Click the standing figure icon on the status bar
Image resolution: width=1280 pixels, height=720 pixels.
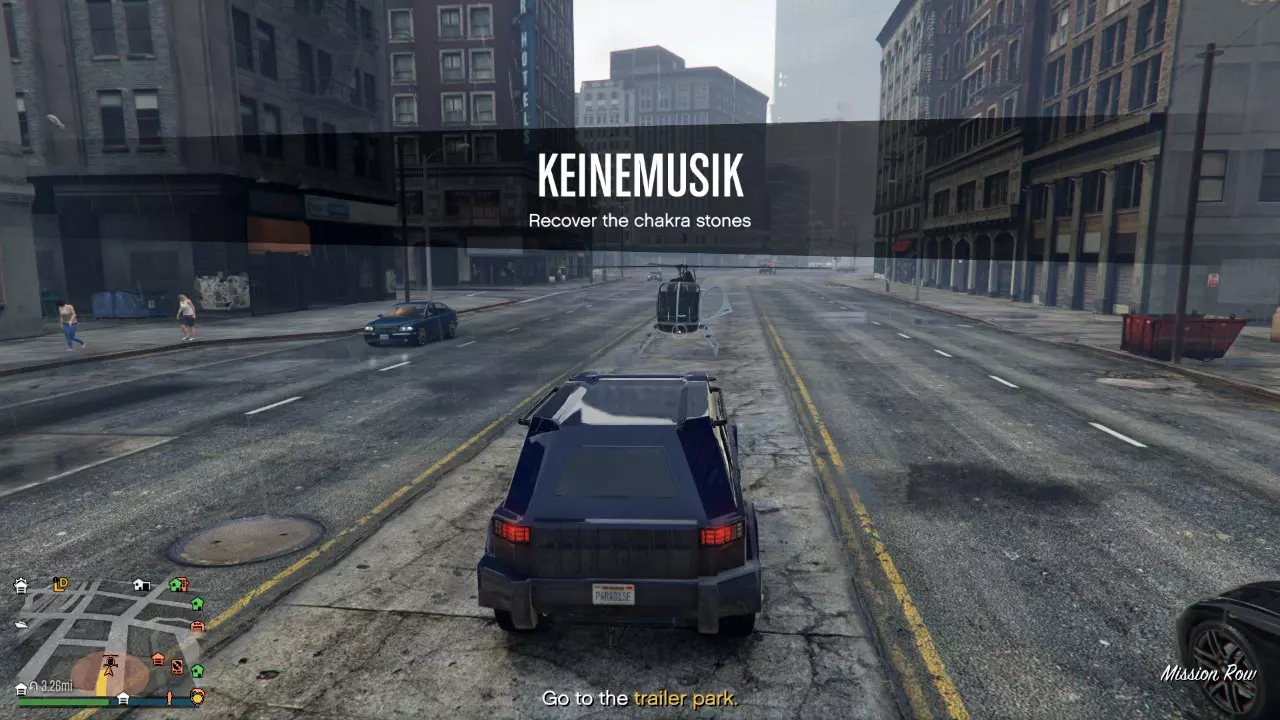tap(170, 699)
